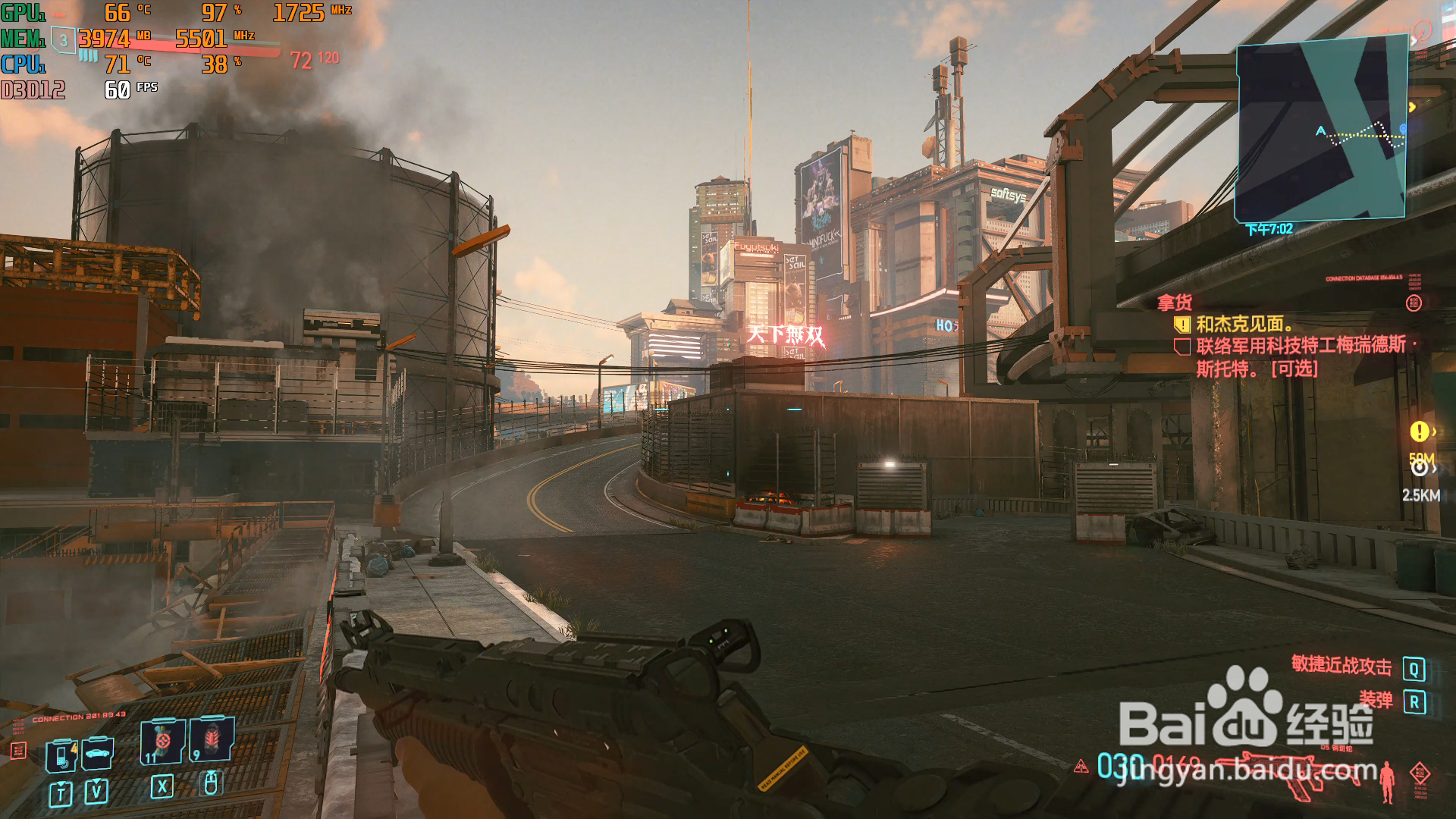Select the optional 联络军用科技特工 objective
Screen dimensions: 1456x819
(1300, 357)
